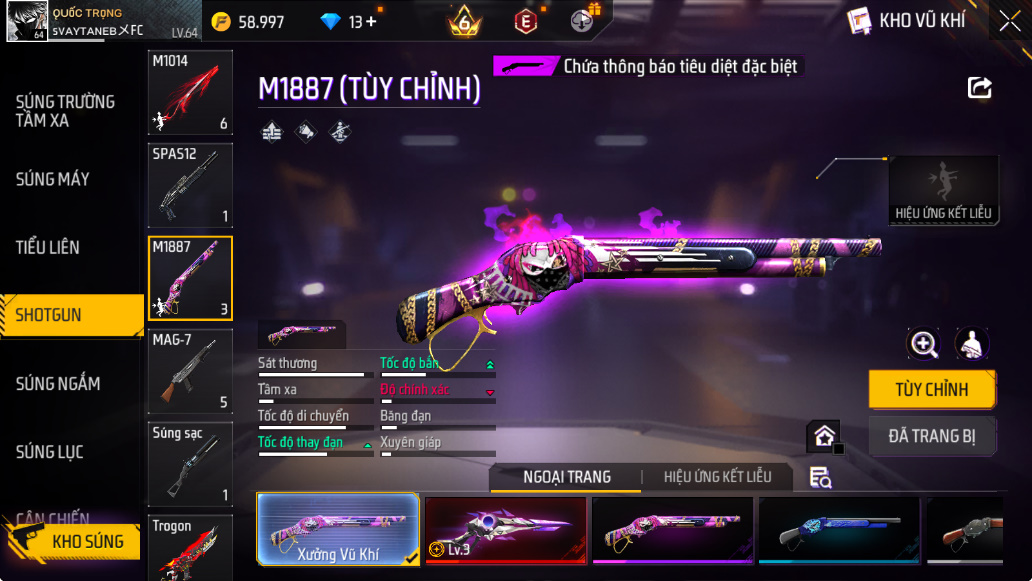Pick the Súng sạc weapon tile

tap(190, 463)
